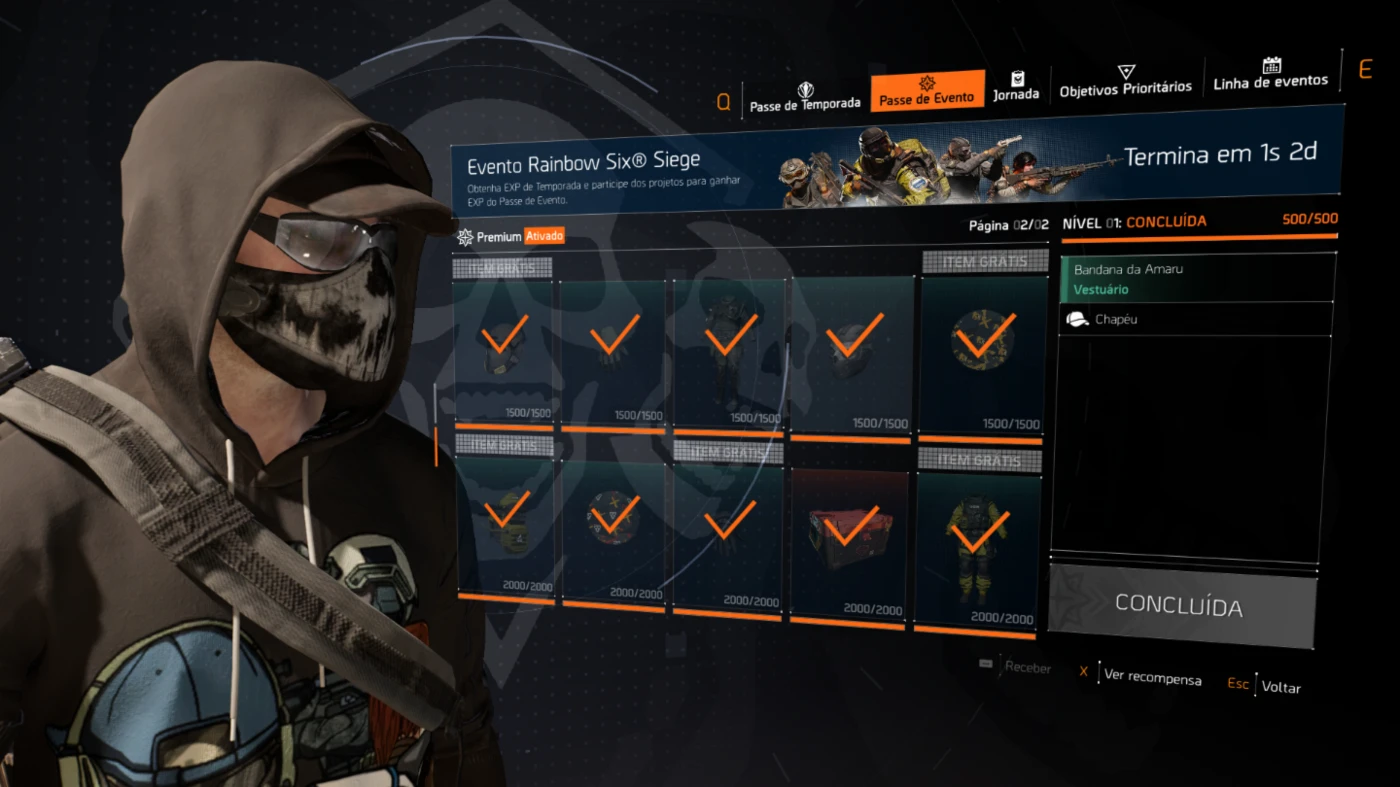This screenshot has height=787, width=1400.
Task: Go back with the Voltar option
Action: (1280, 687)
